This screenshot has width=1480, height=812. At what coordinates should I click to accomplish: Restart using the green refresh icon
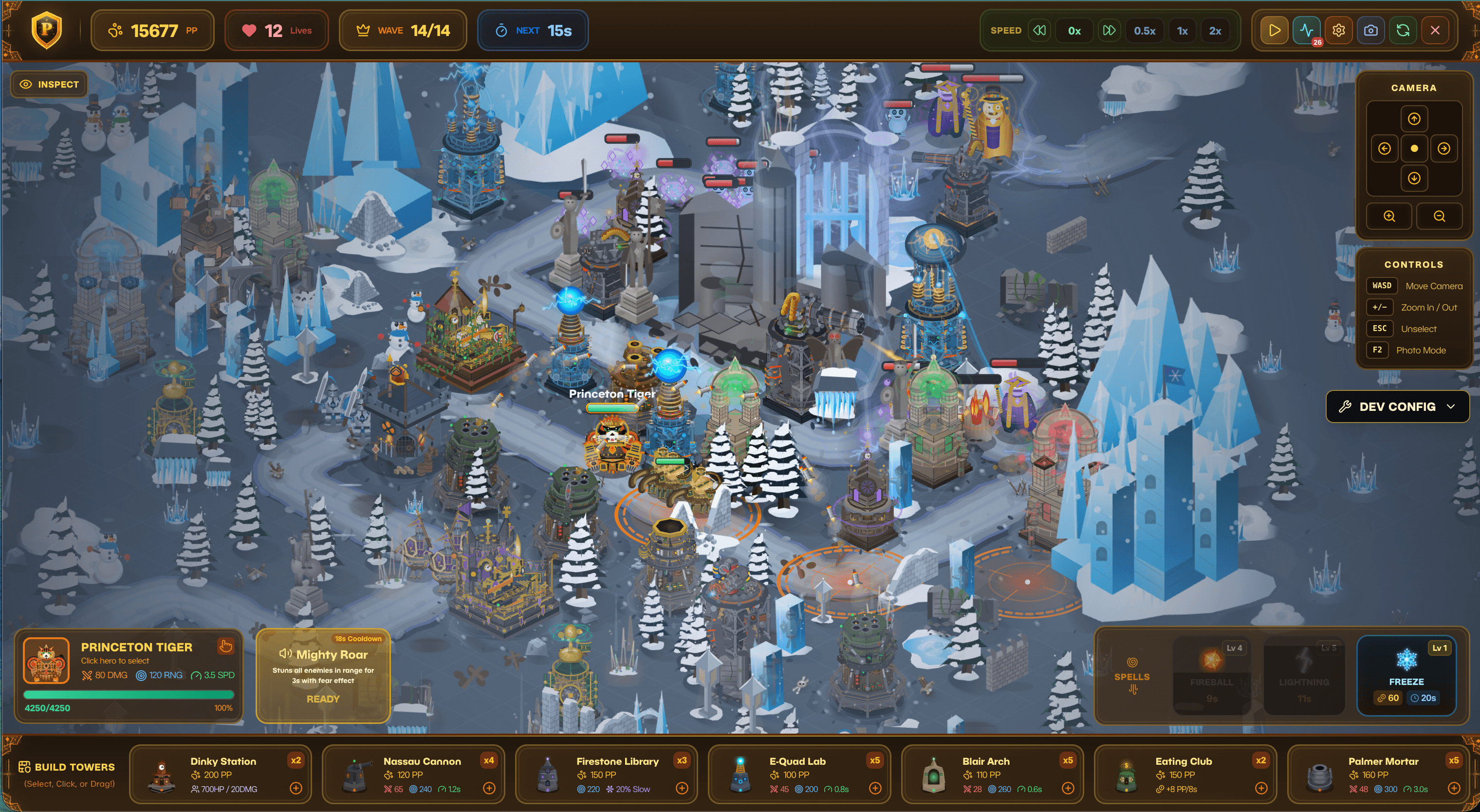[x=1403, y=31]
